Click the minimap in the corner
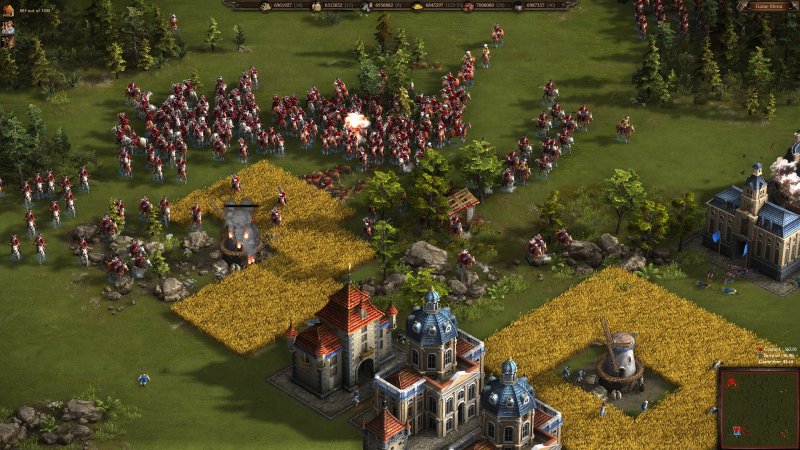The image size is (800, 450). tap(758, 407)
